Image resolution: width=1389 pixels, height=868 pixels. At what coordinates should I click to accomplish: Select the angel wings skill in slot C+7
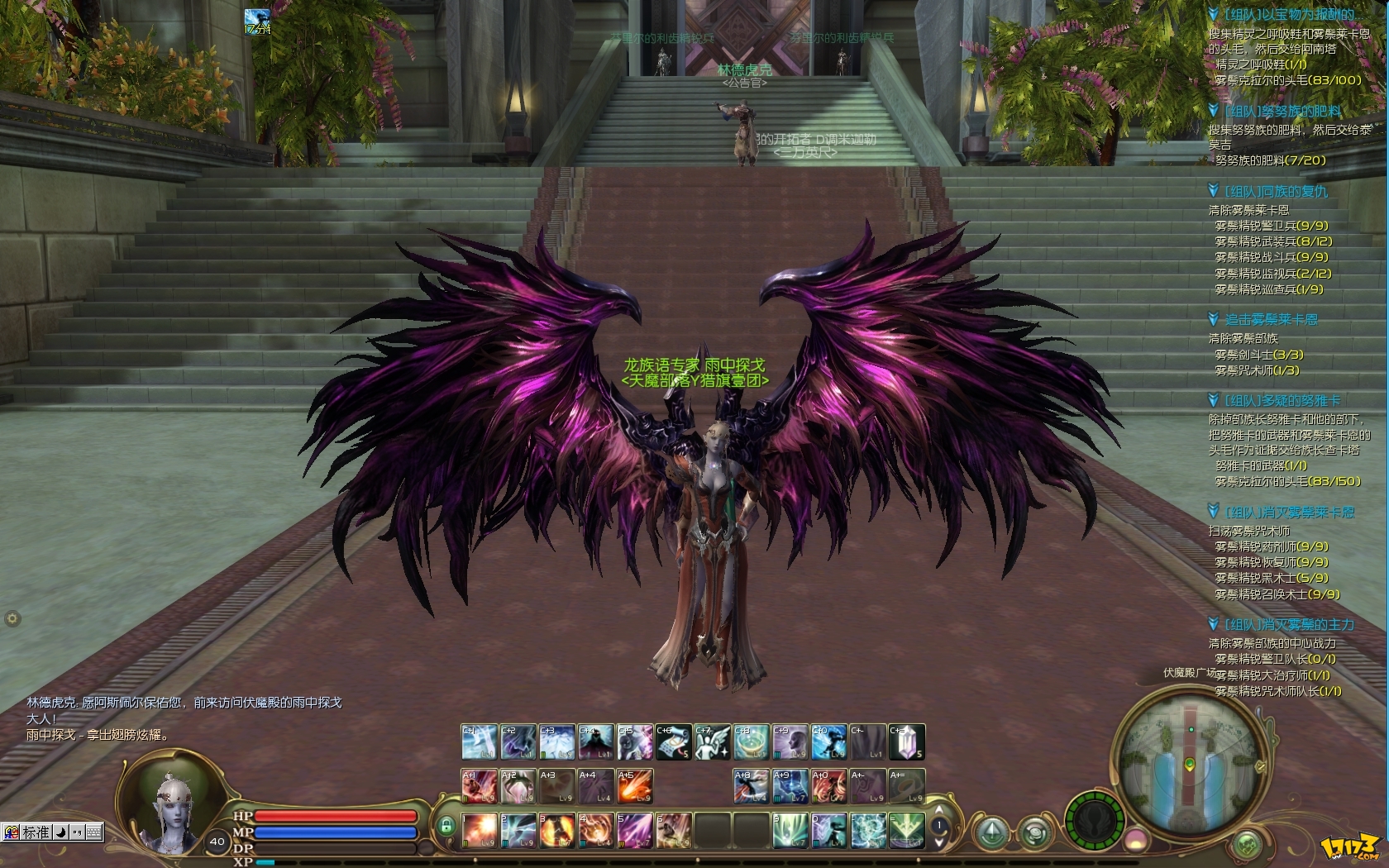[x=712, y=742]
